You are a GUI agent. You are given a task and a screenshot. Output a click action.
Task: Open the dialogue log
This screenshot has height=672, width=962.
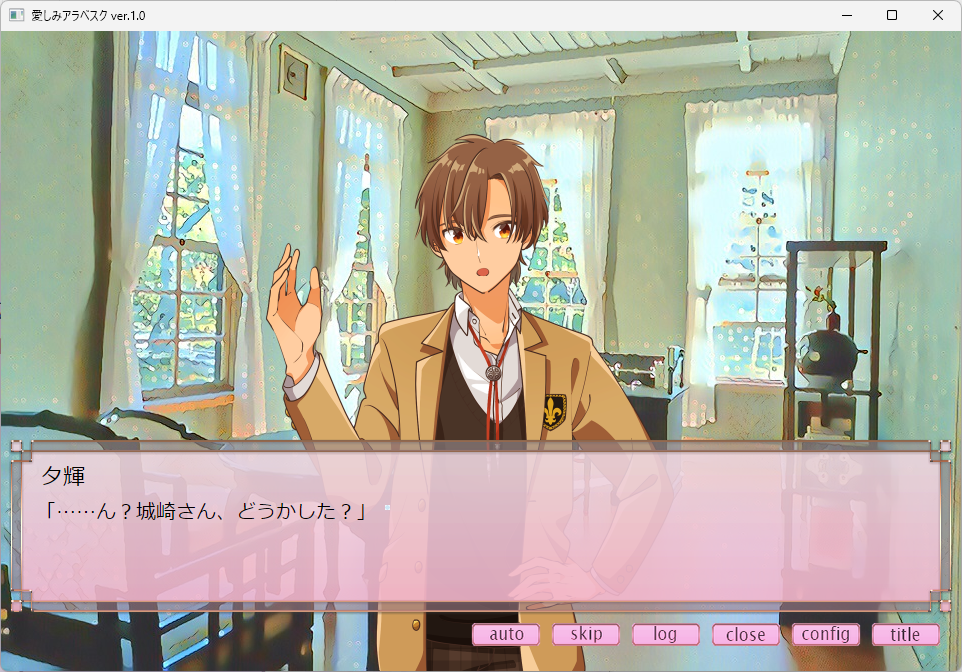tap(665, 634)
